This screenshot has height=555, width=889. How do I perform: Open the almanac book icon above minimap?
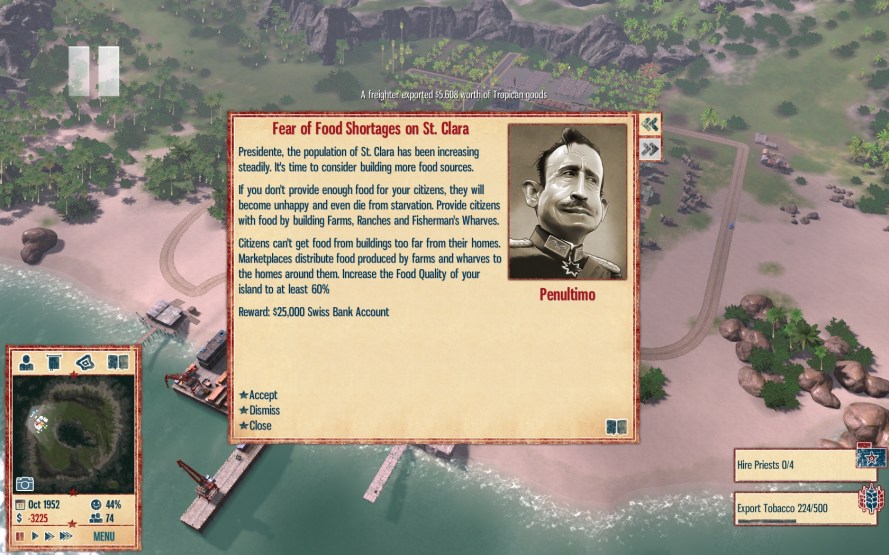117,361
